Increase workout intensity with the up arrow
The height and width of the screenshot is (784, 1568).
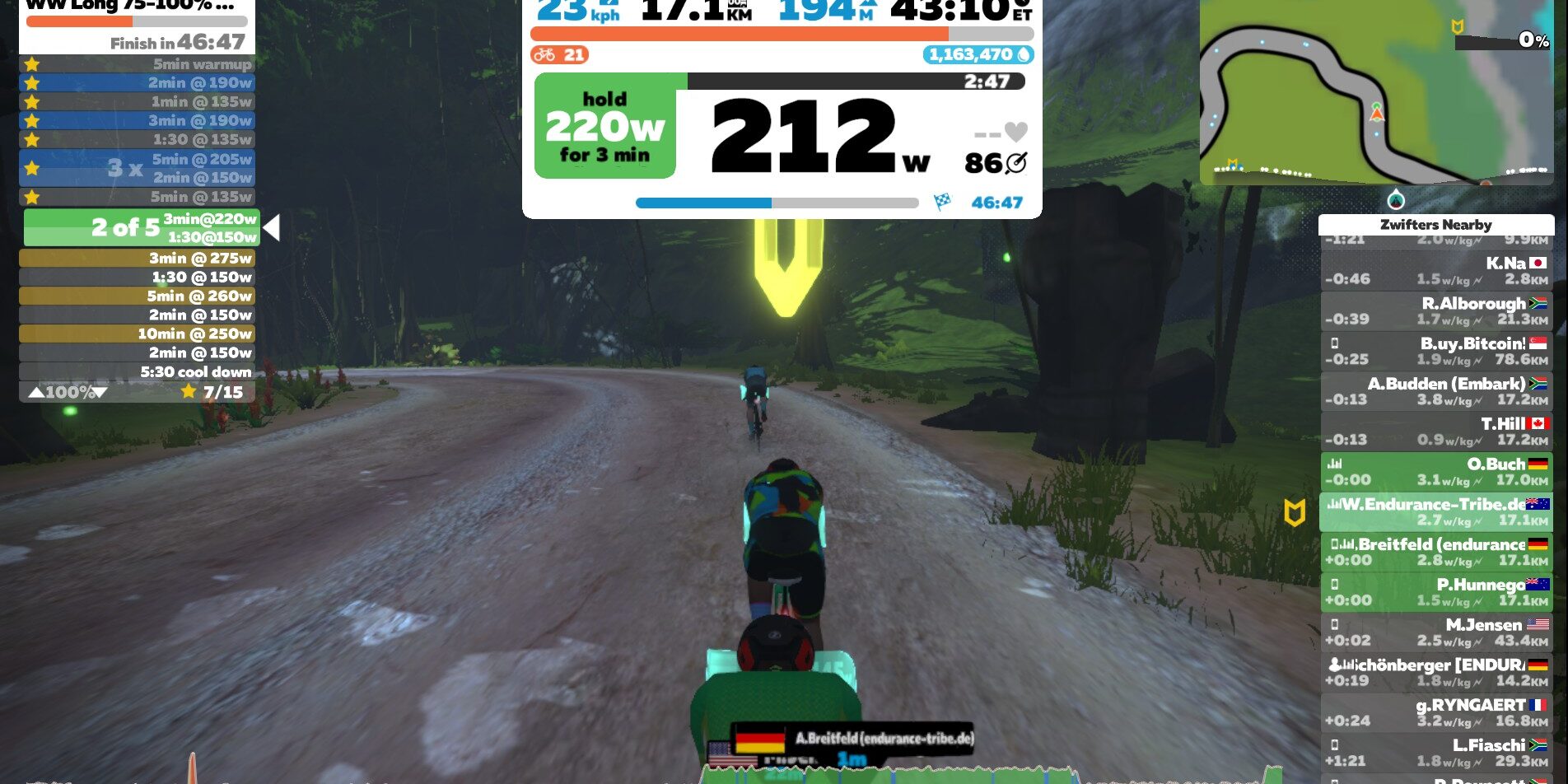(36, 393)
